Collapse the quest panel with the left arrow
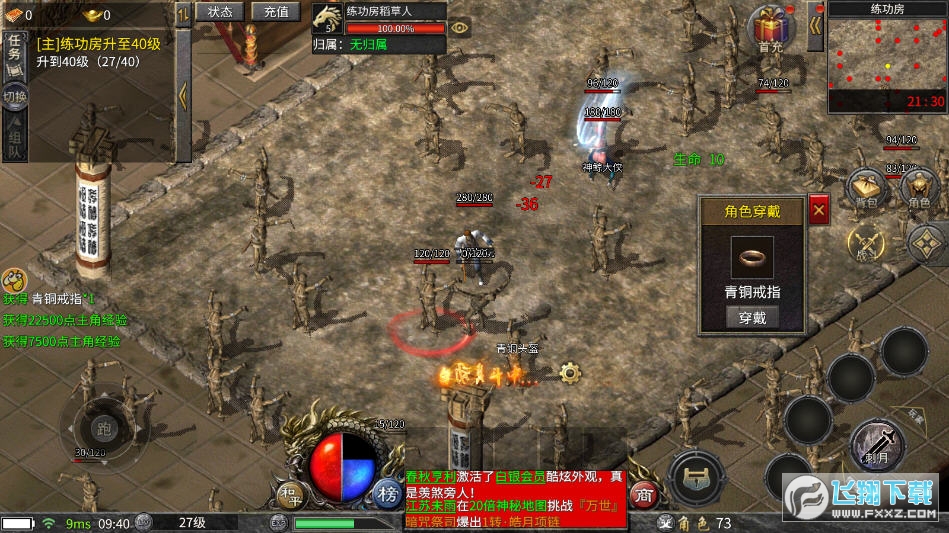The image size is (949, 533). click(183, 95)
